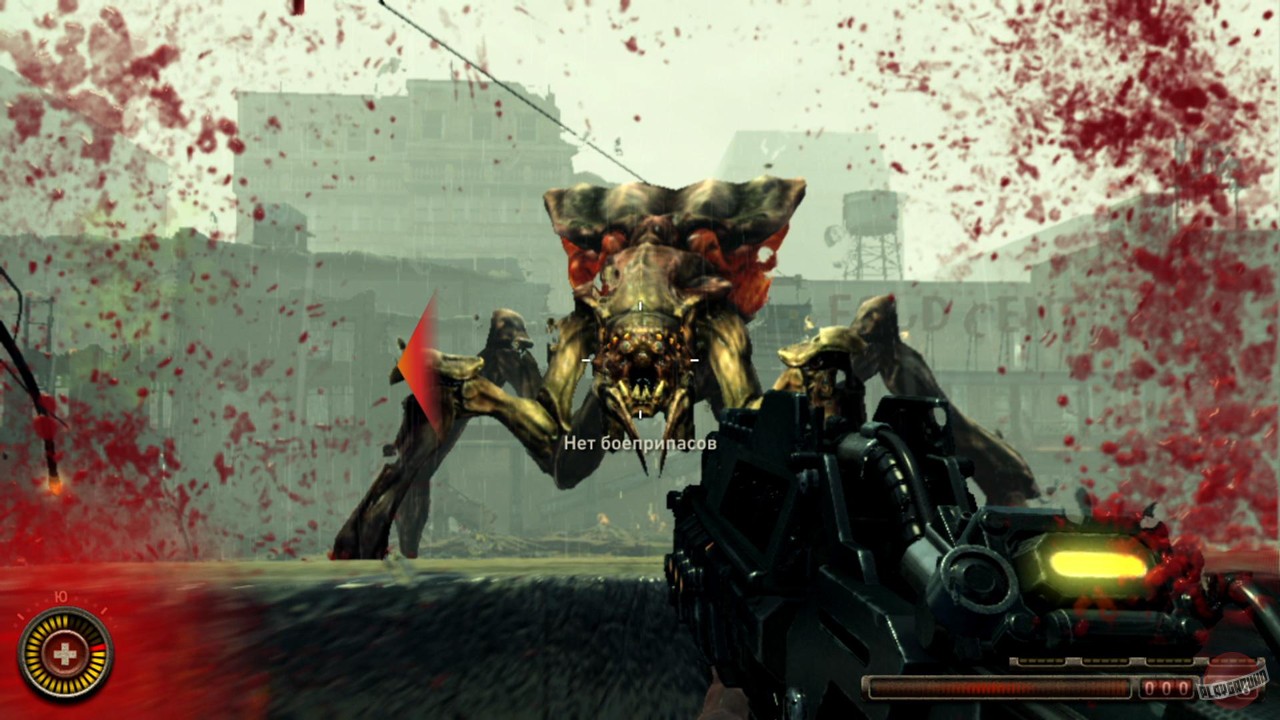Click the first grenade slot indicator

[x=1040, y=660]
